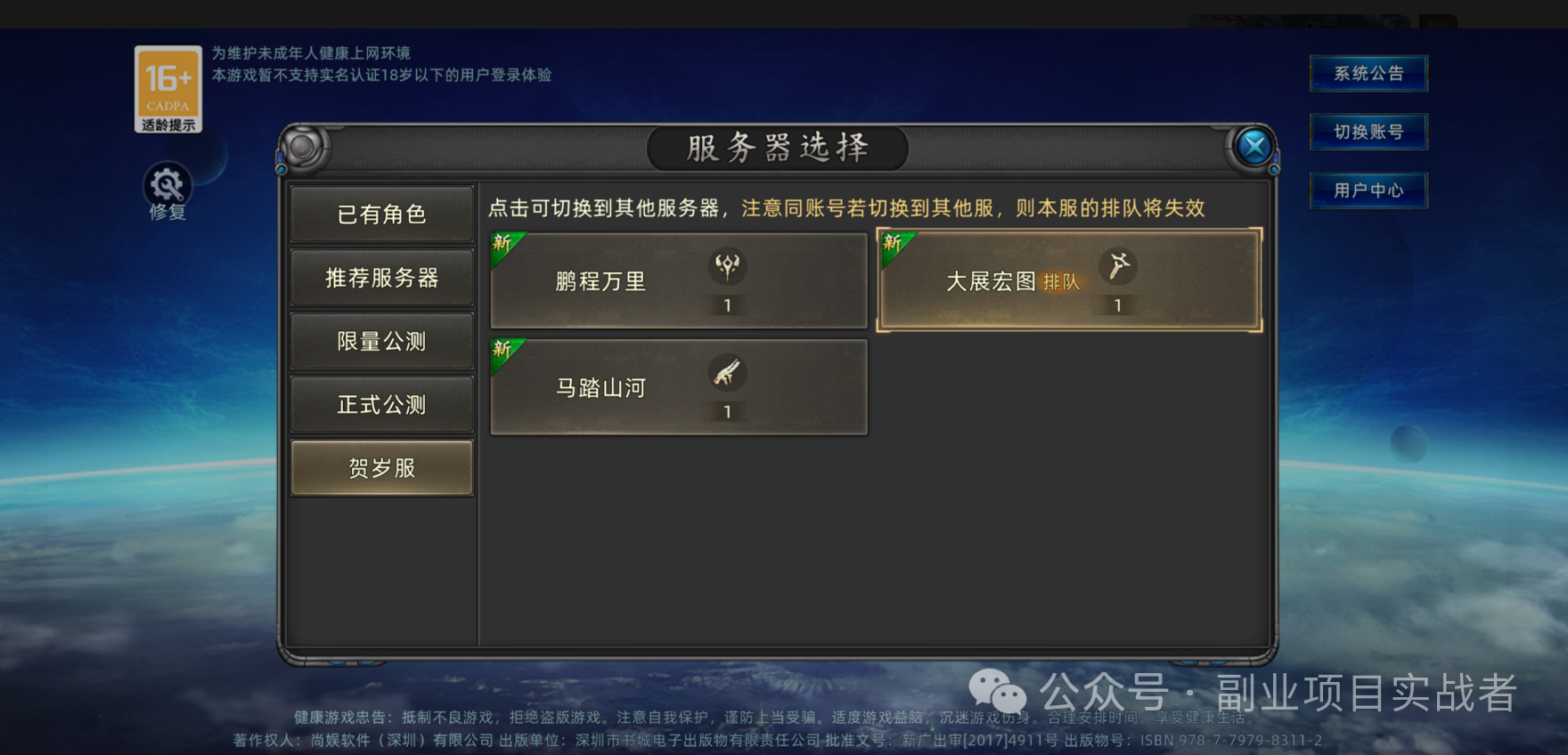Close the server selection dialog
Screen dimensions: 1568x755
[x=1254, y=144]
